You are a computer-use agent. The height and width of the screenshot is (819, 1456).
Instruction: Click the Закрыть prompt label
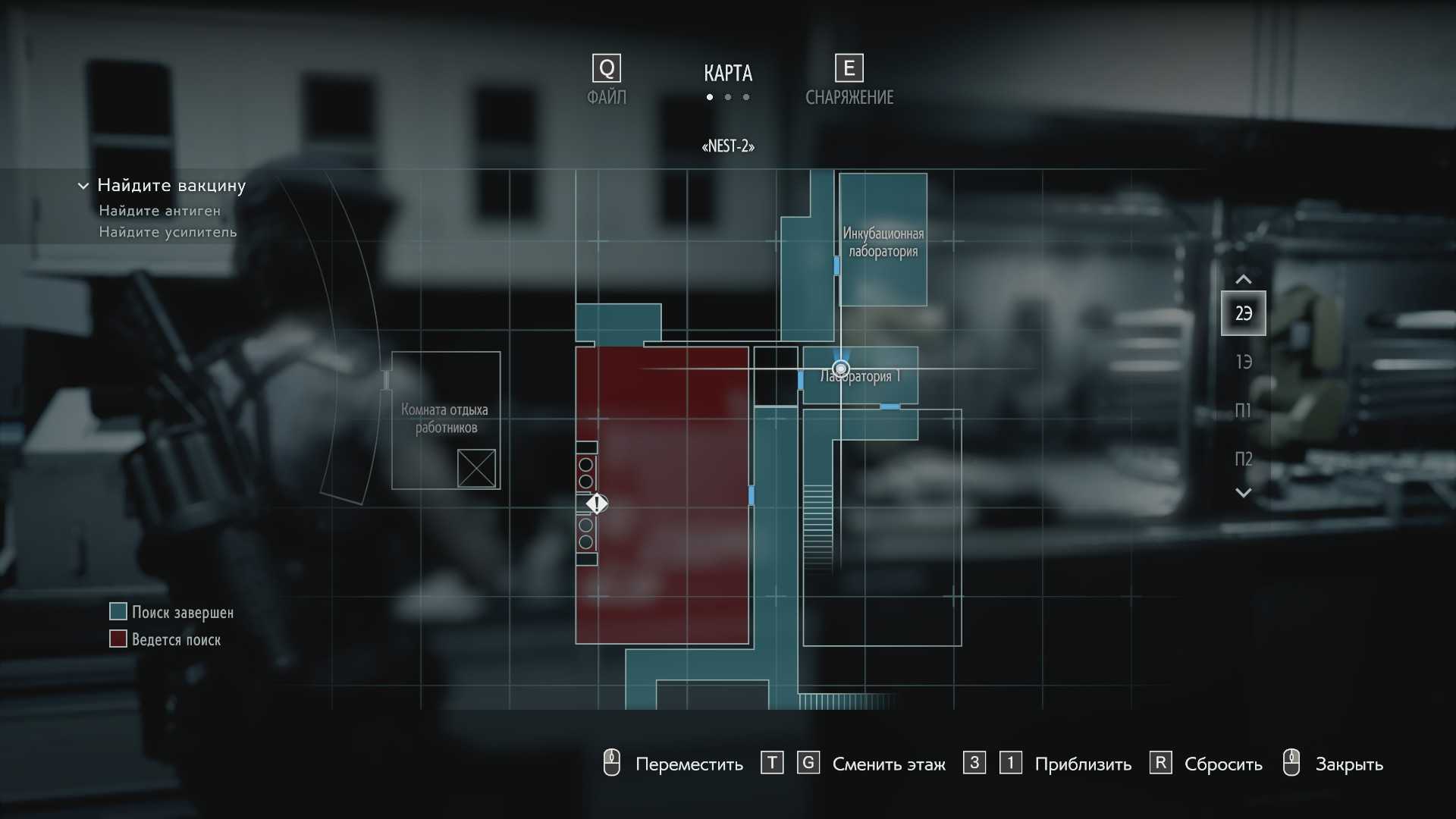[x=1348, y=764]
